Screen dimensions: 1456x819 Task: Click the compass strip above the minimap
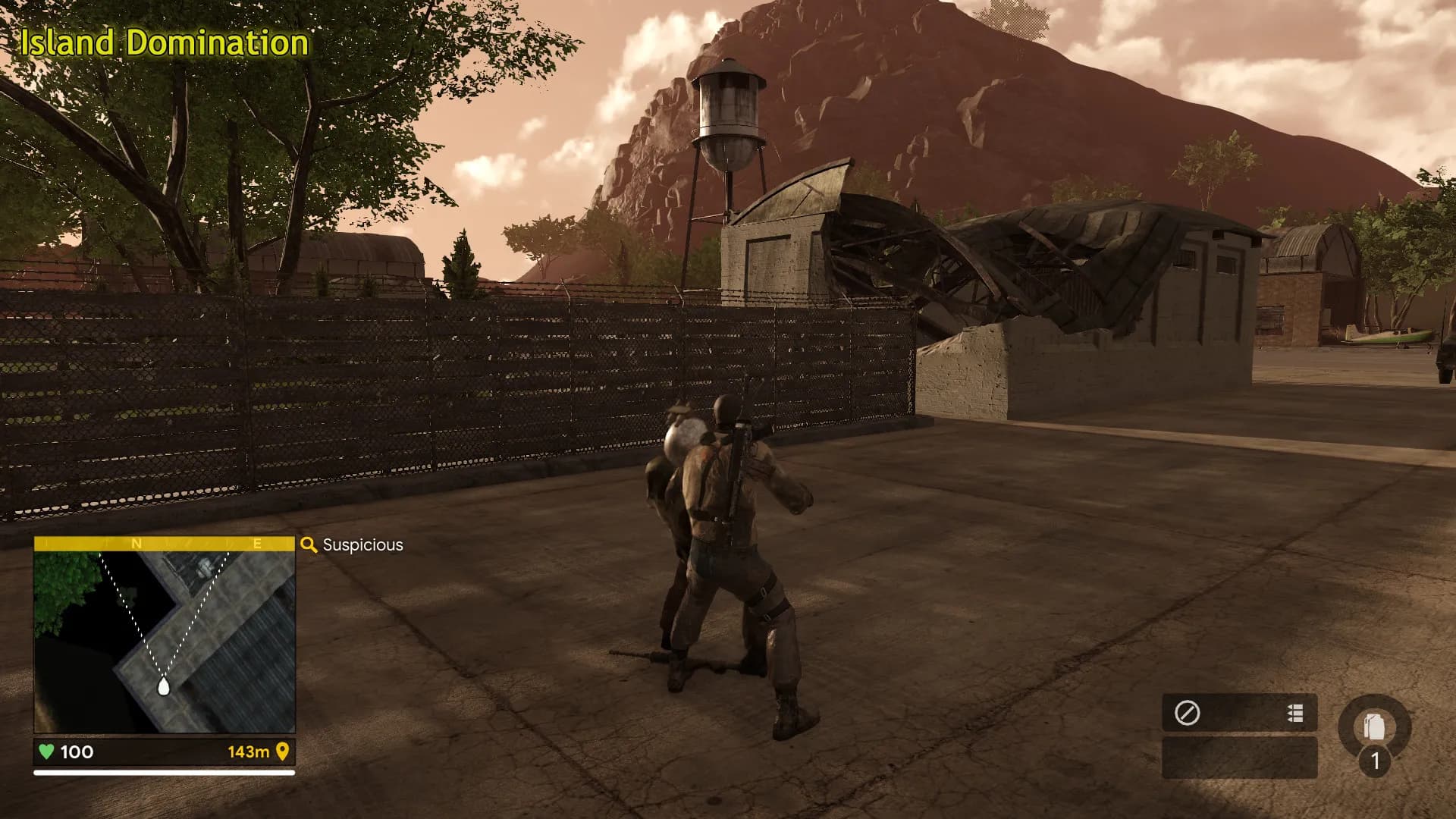pos(164,544)
